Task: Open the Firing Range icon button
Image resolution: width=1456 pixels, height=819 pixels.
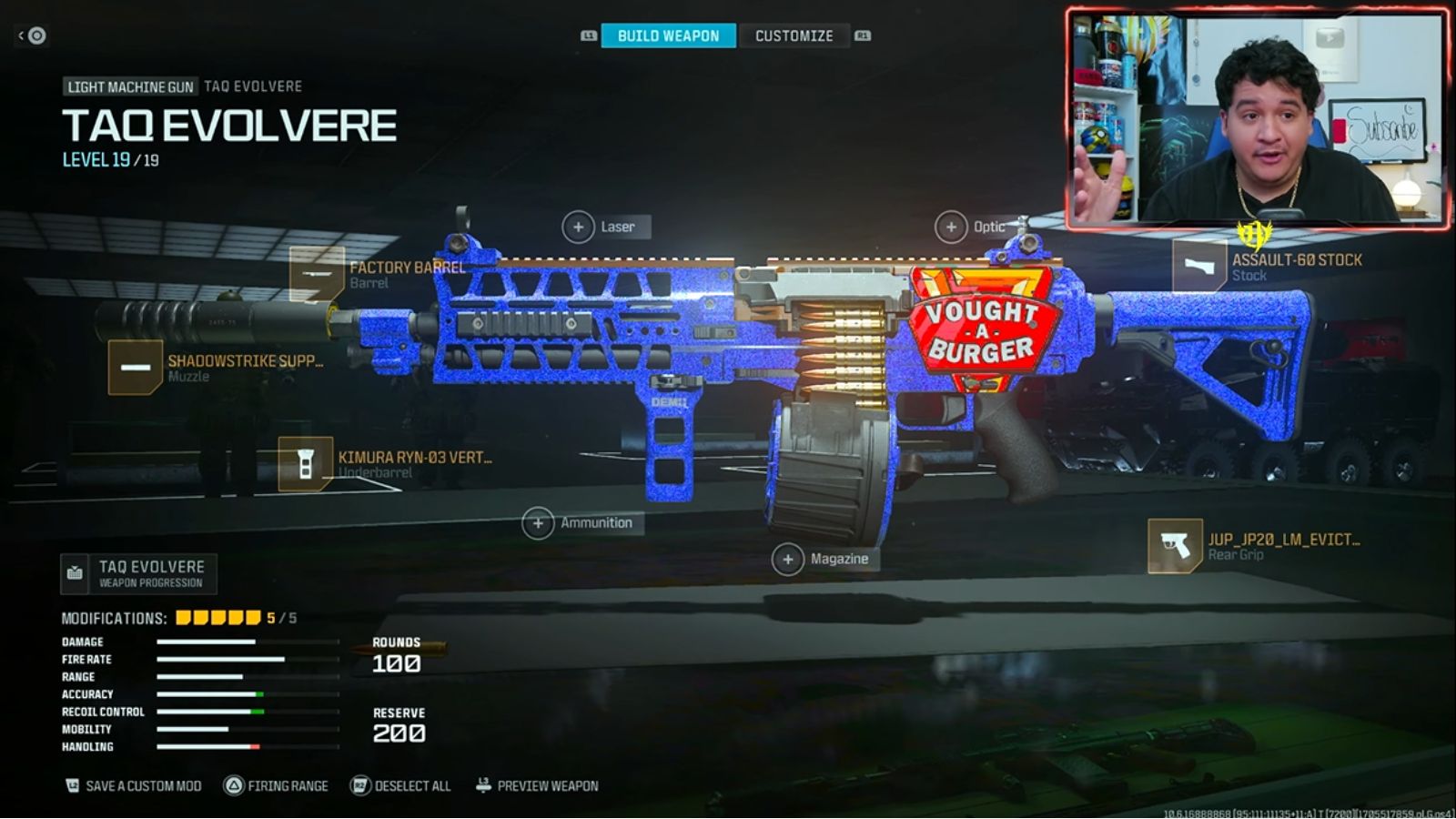Action: (x=235, y=784)
